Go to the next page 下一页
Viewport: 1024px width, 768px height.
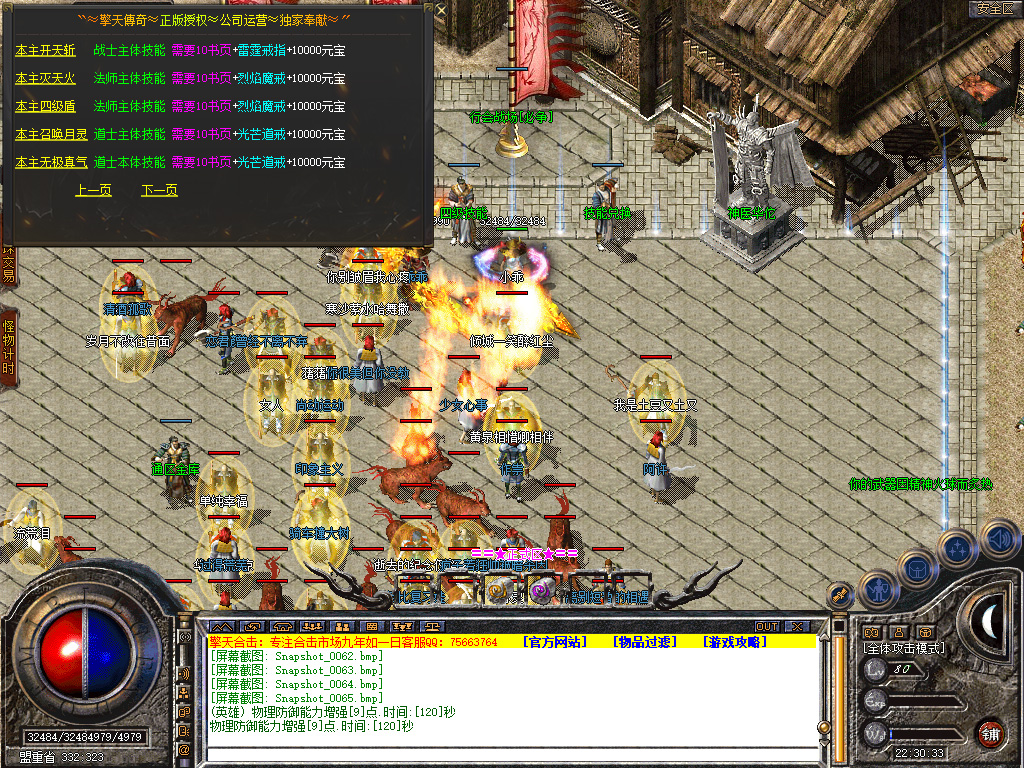tap(159, 190)
